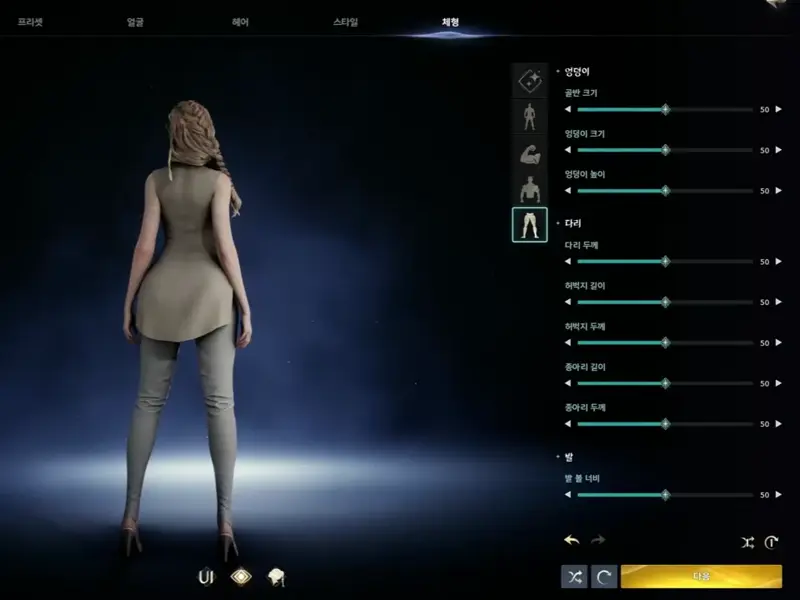The image size is (800, 600).
Task: Click the shuffle button beside the 다음 button
Action: pos(574,577)
